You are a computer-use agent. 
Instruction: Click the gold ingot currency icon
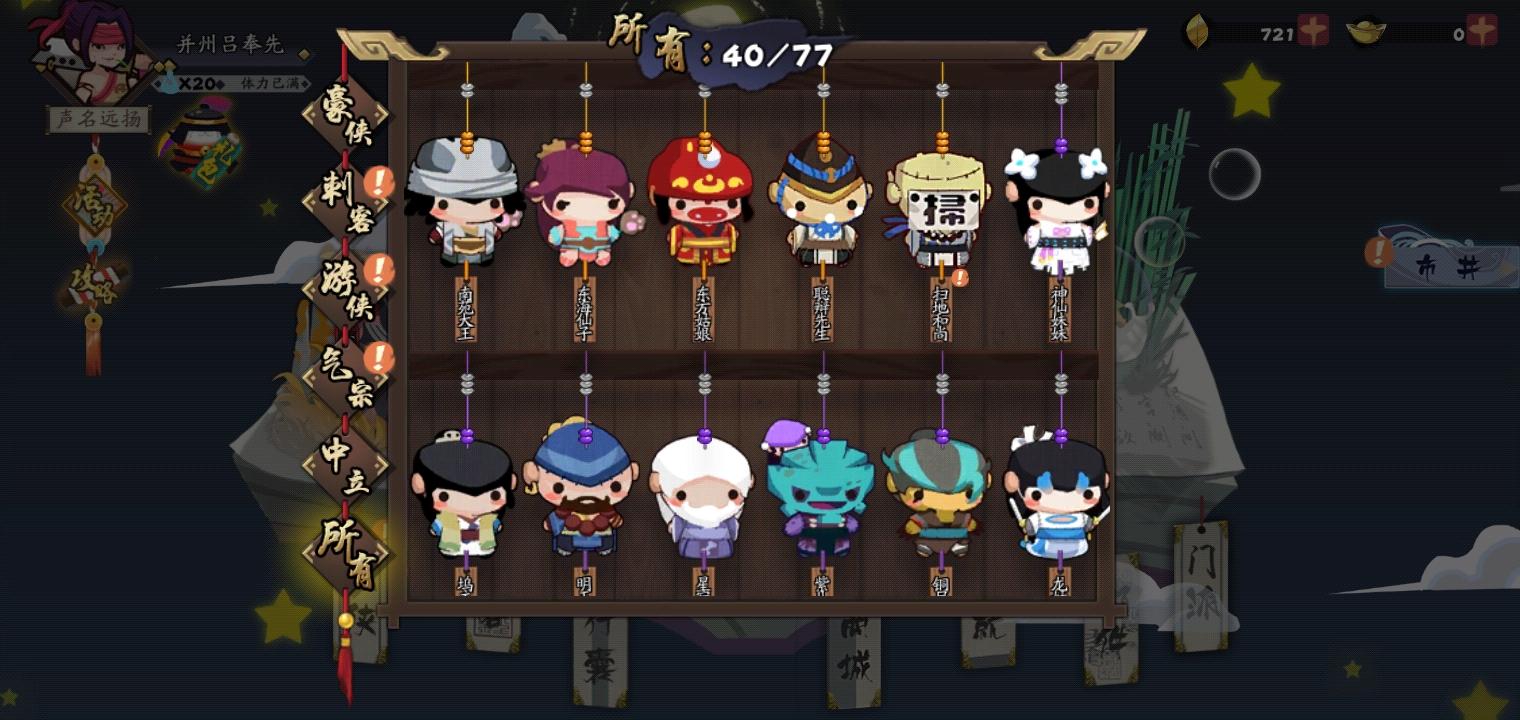(1366, 31)
